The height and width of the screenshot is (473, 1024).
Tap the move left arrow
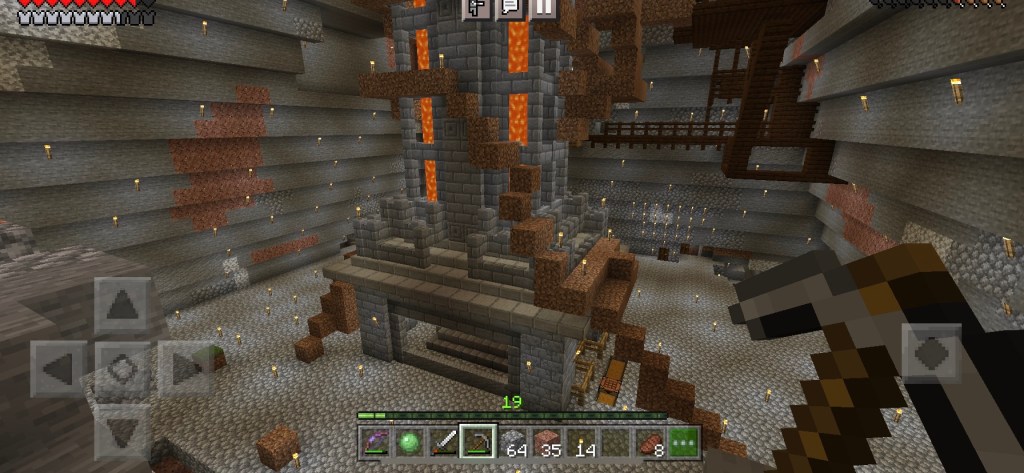[x=59, y=368]
